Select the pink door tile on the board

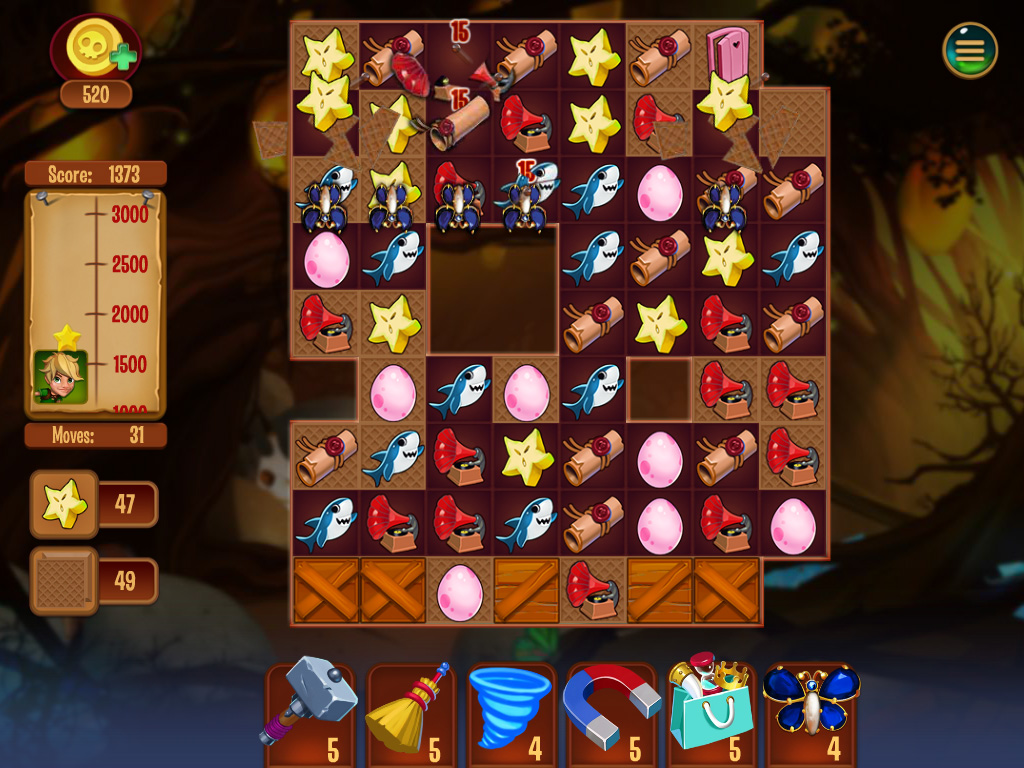point(728,50)
